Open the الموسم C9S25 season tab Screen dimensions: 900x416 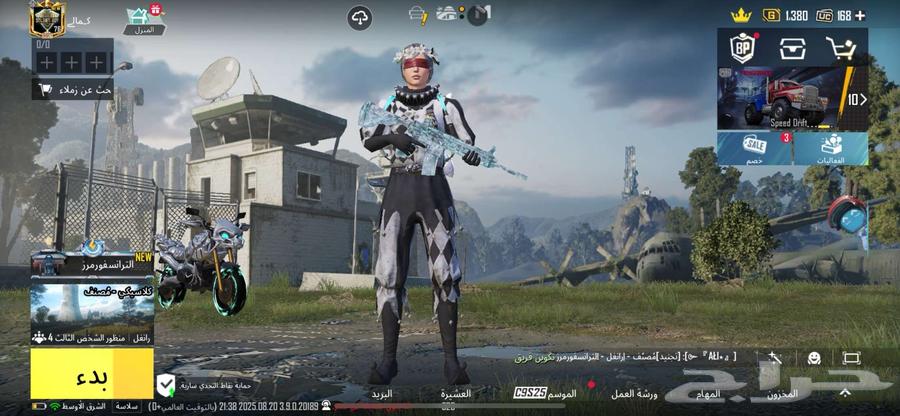(x=545, y=393)
